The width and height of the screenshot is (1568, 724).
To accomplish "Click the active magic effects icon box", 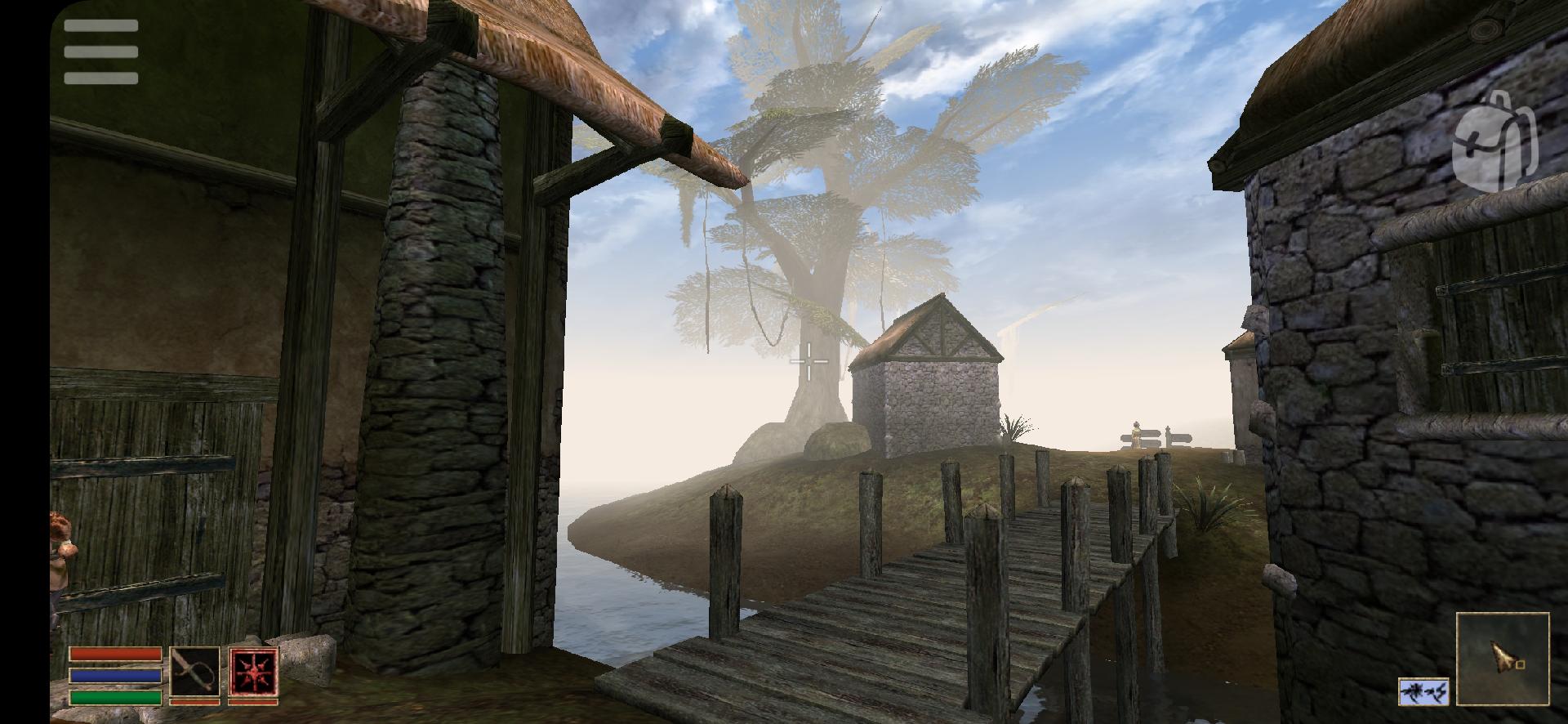I will 1423,691.
